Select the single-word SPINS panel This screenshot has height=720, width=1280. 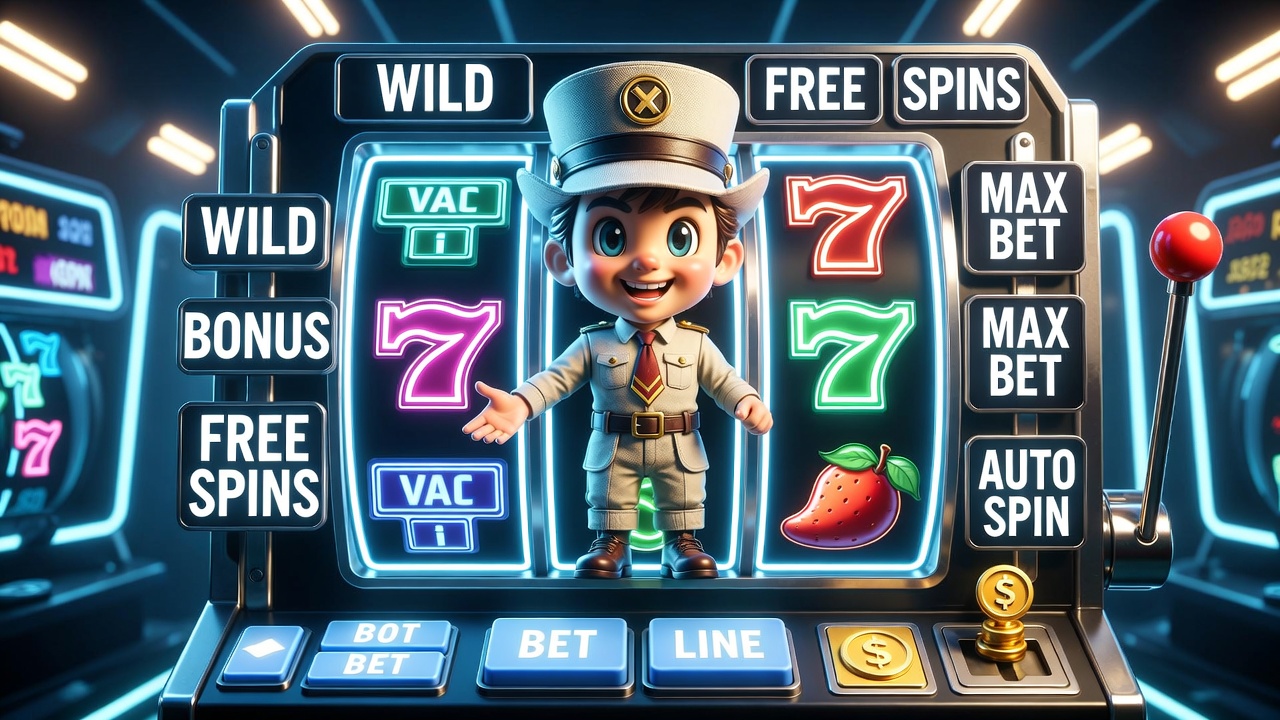pos(961,89)
